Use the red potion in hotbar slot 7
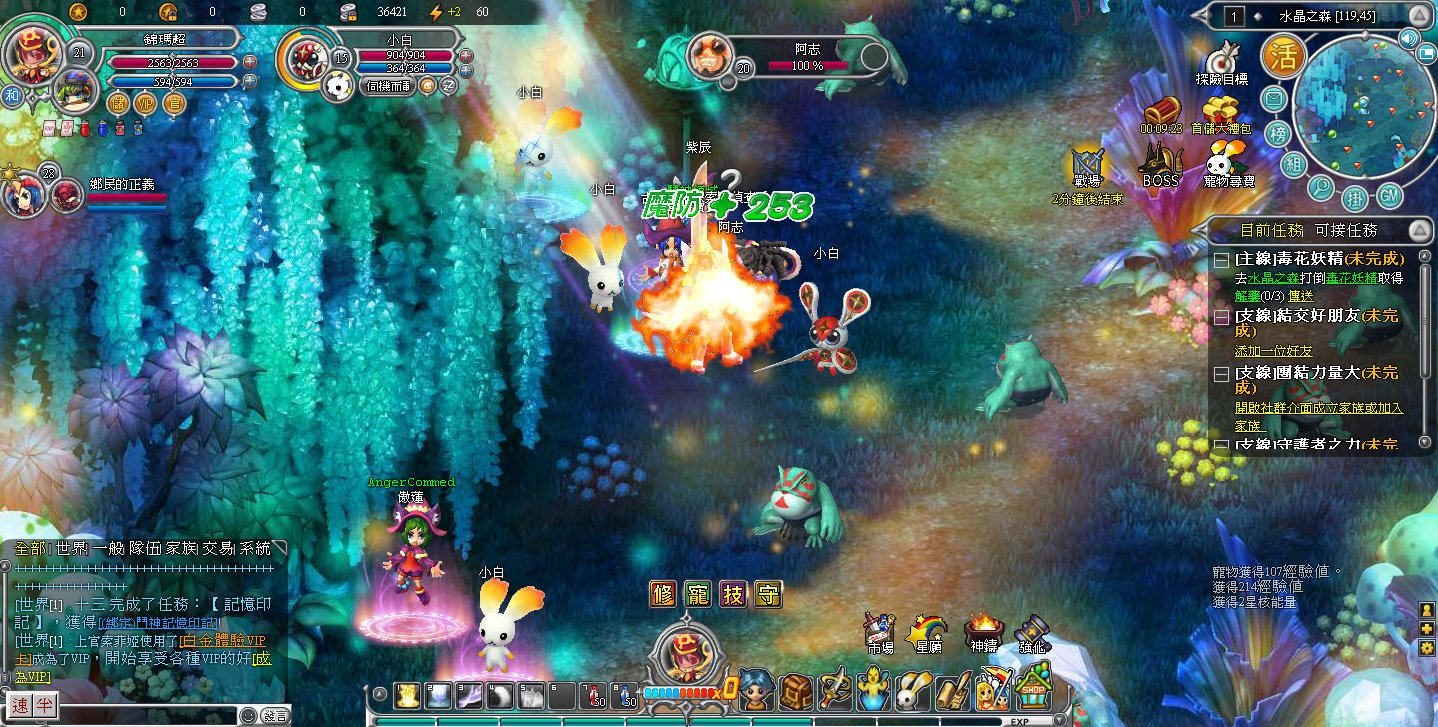The width and height of the screenshot is (1438, 727). point(594,696)
